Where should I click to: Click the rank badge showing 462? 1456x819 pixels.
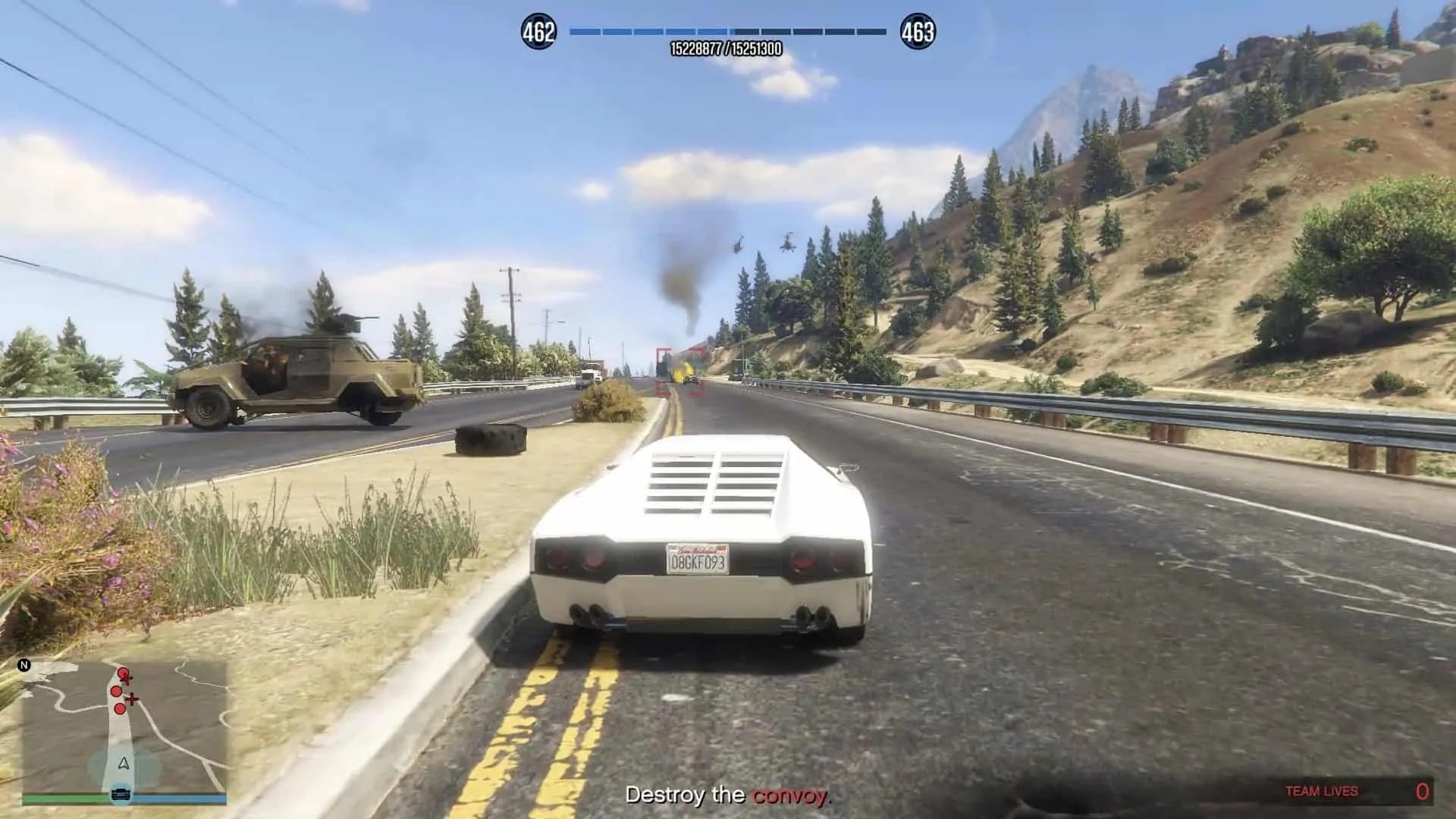[538, 32]
